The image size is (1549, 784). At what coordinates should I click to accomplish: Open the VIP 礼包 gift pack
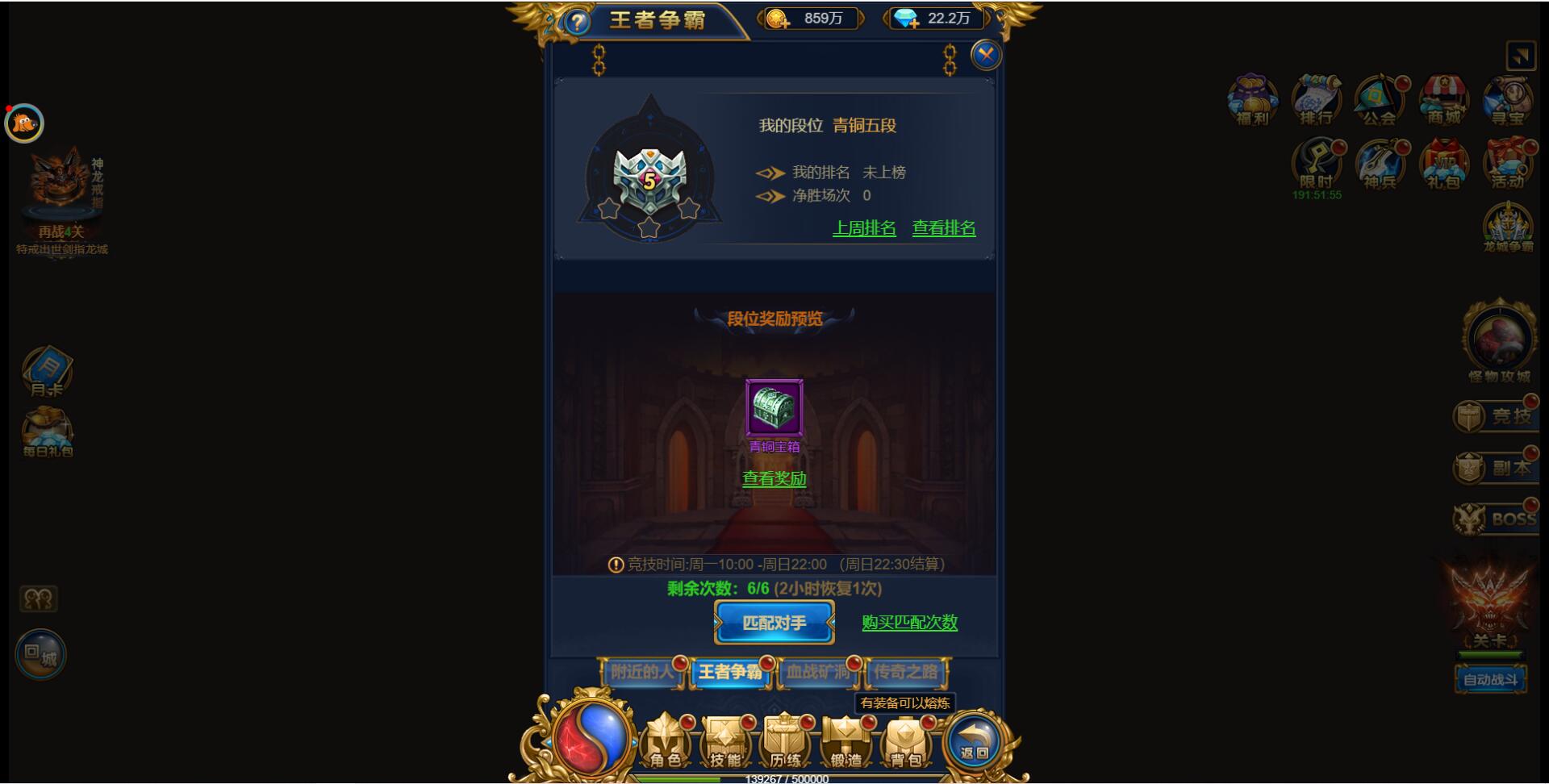coord(1443,165)
